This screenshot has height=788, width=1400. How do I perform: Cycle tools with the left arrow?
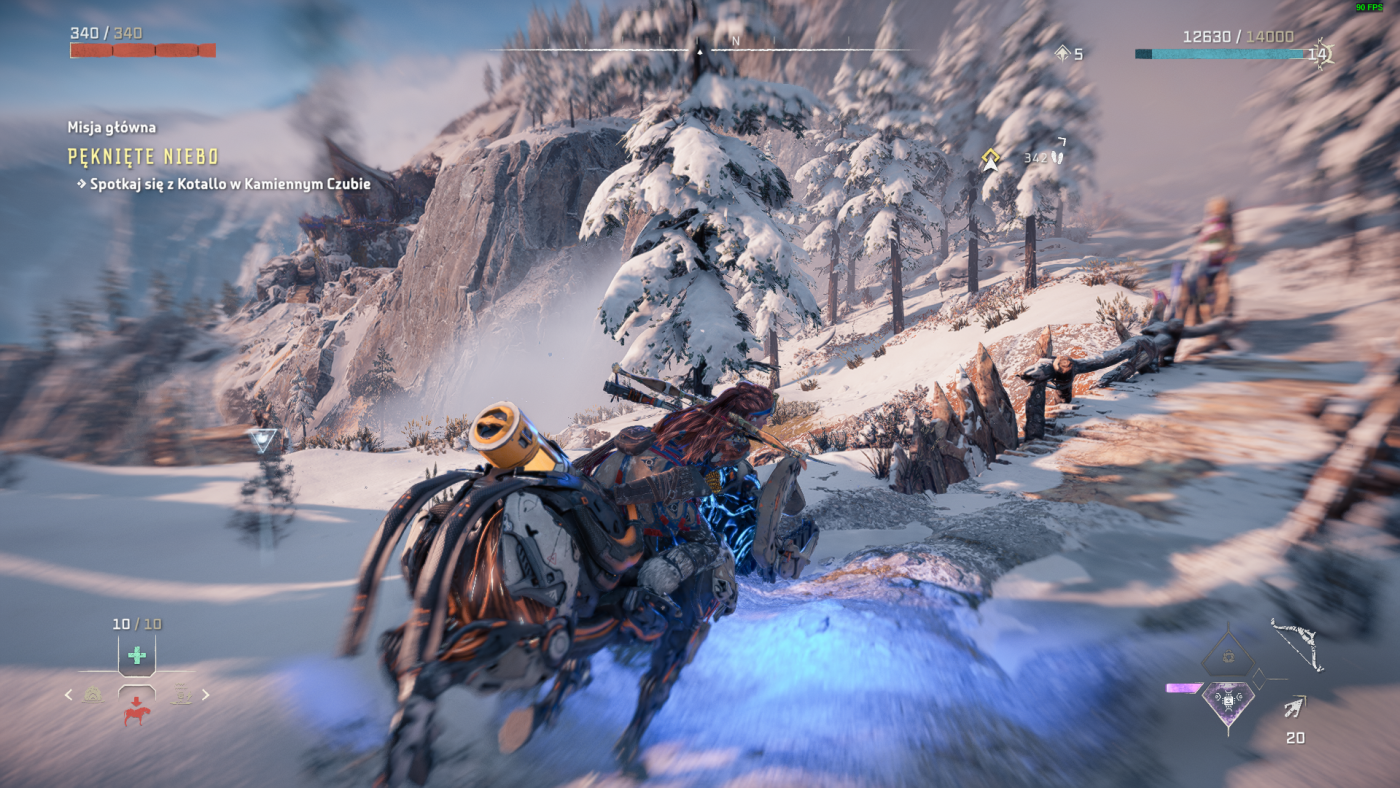coord(68,694)
